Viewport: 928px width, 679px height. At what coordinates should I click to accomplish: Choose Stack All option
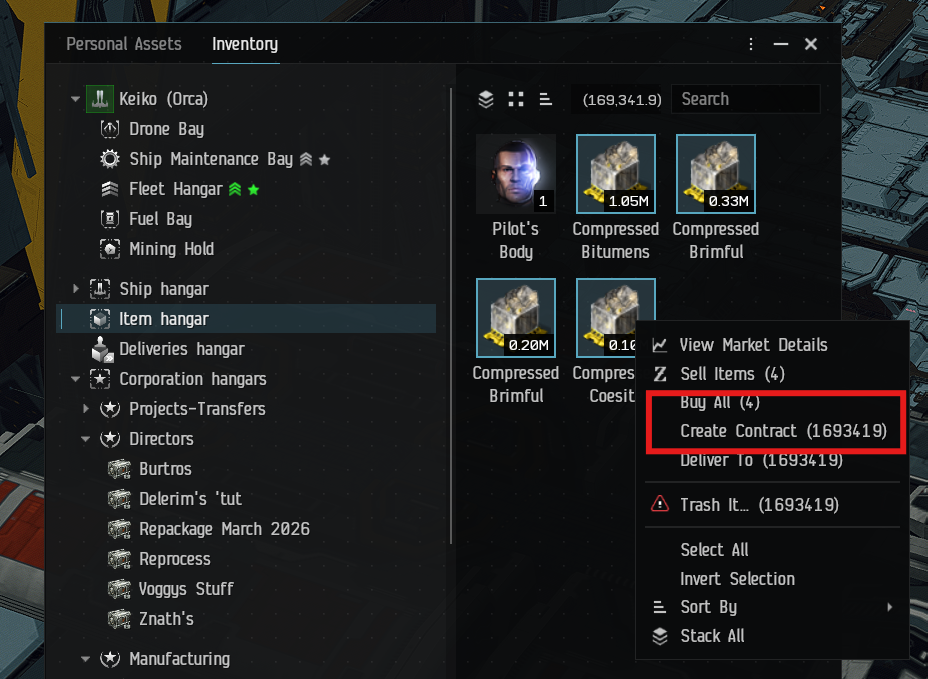[712, 636]
